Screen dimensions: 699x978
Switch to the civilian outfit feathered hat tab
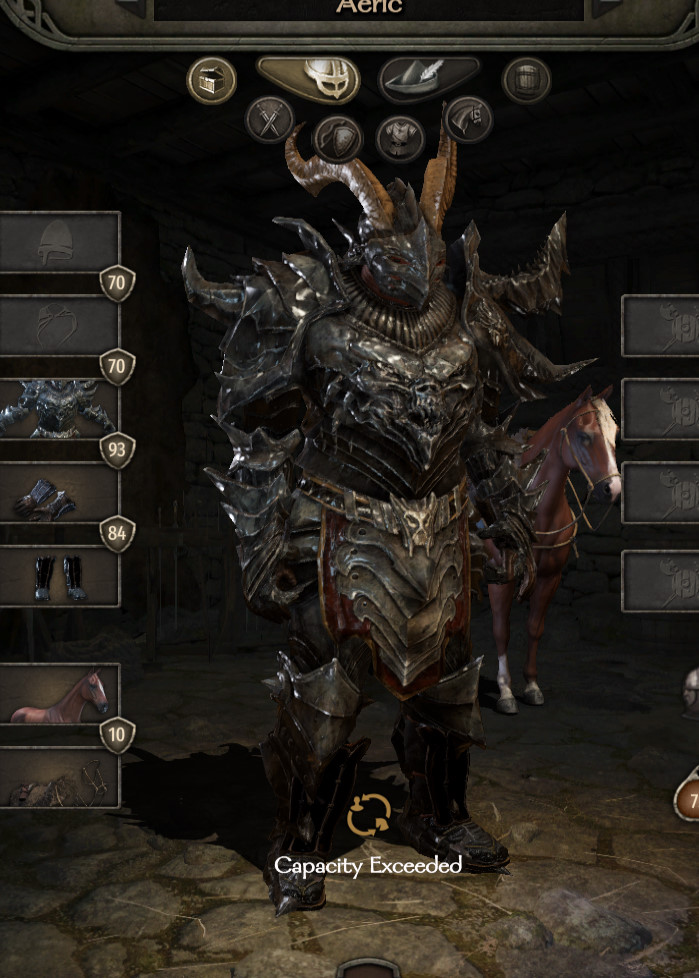(429, 79)
